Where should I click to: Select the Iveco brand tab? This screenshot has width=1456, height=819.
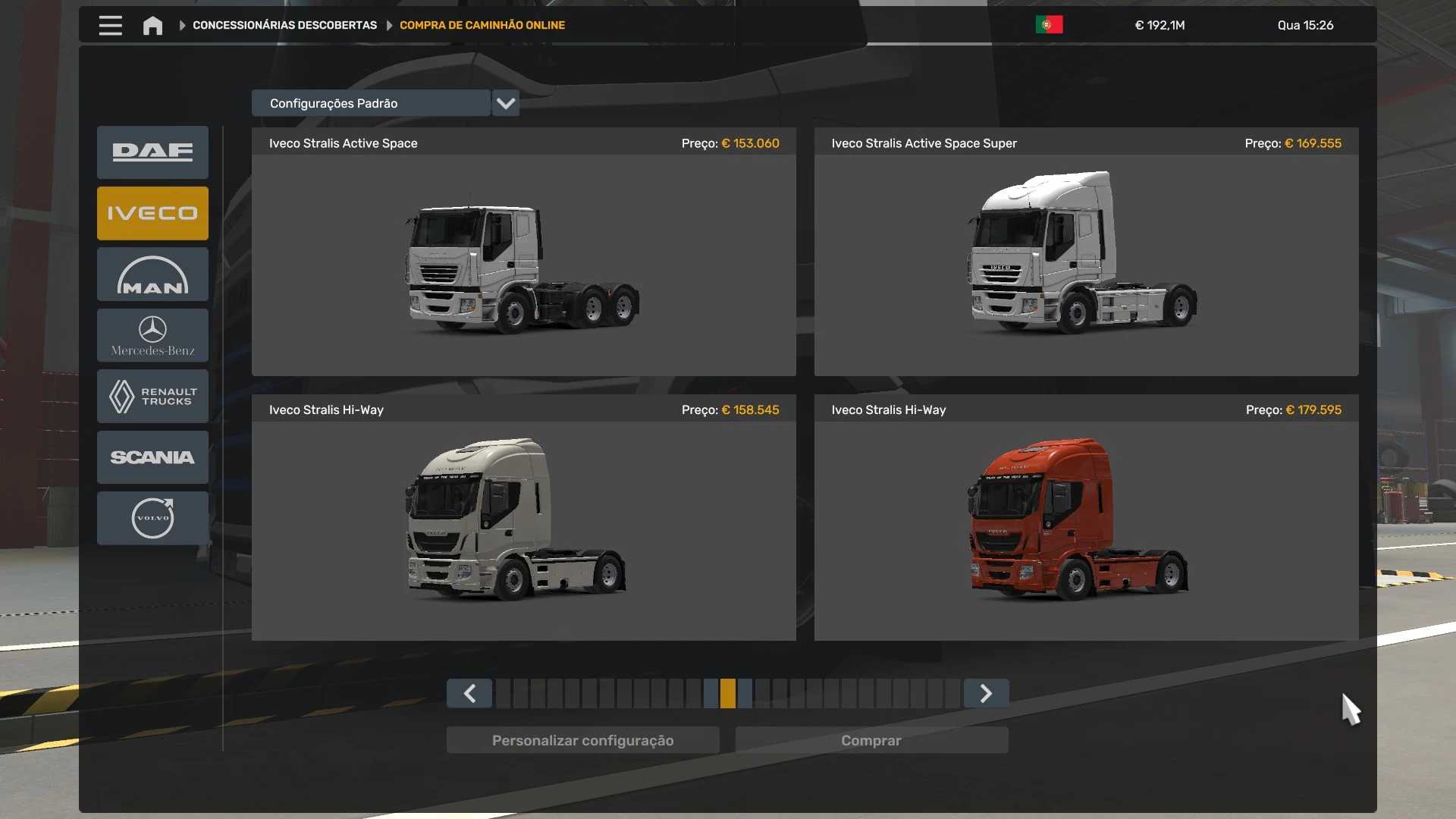pyautogui.click(x=152, y=213)
